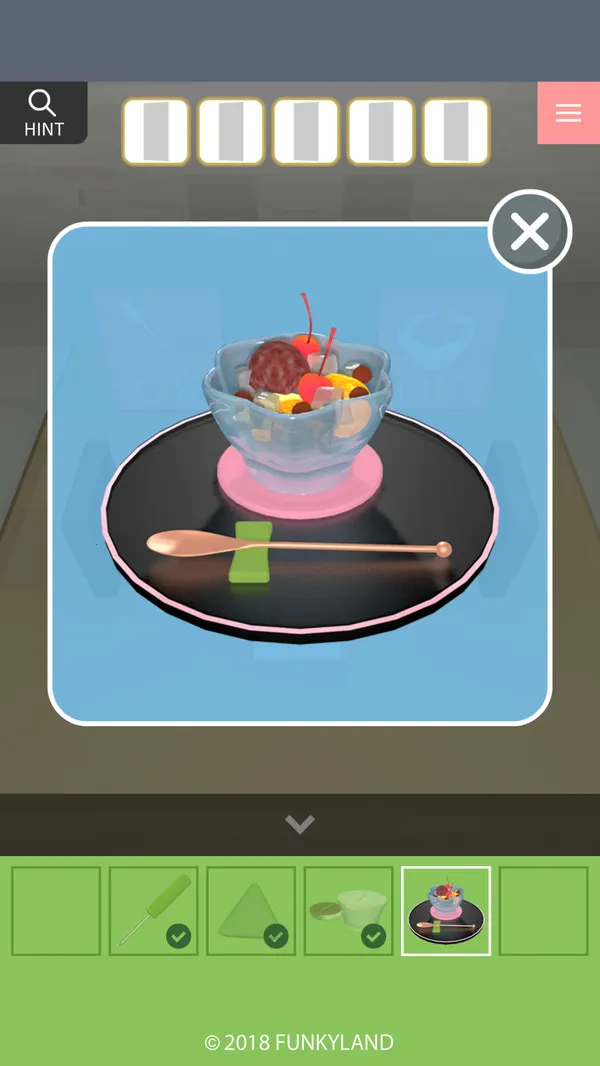Select the dessert tray inventory slot

446,910
